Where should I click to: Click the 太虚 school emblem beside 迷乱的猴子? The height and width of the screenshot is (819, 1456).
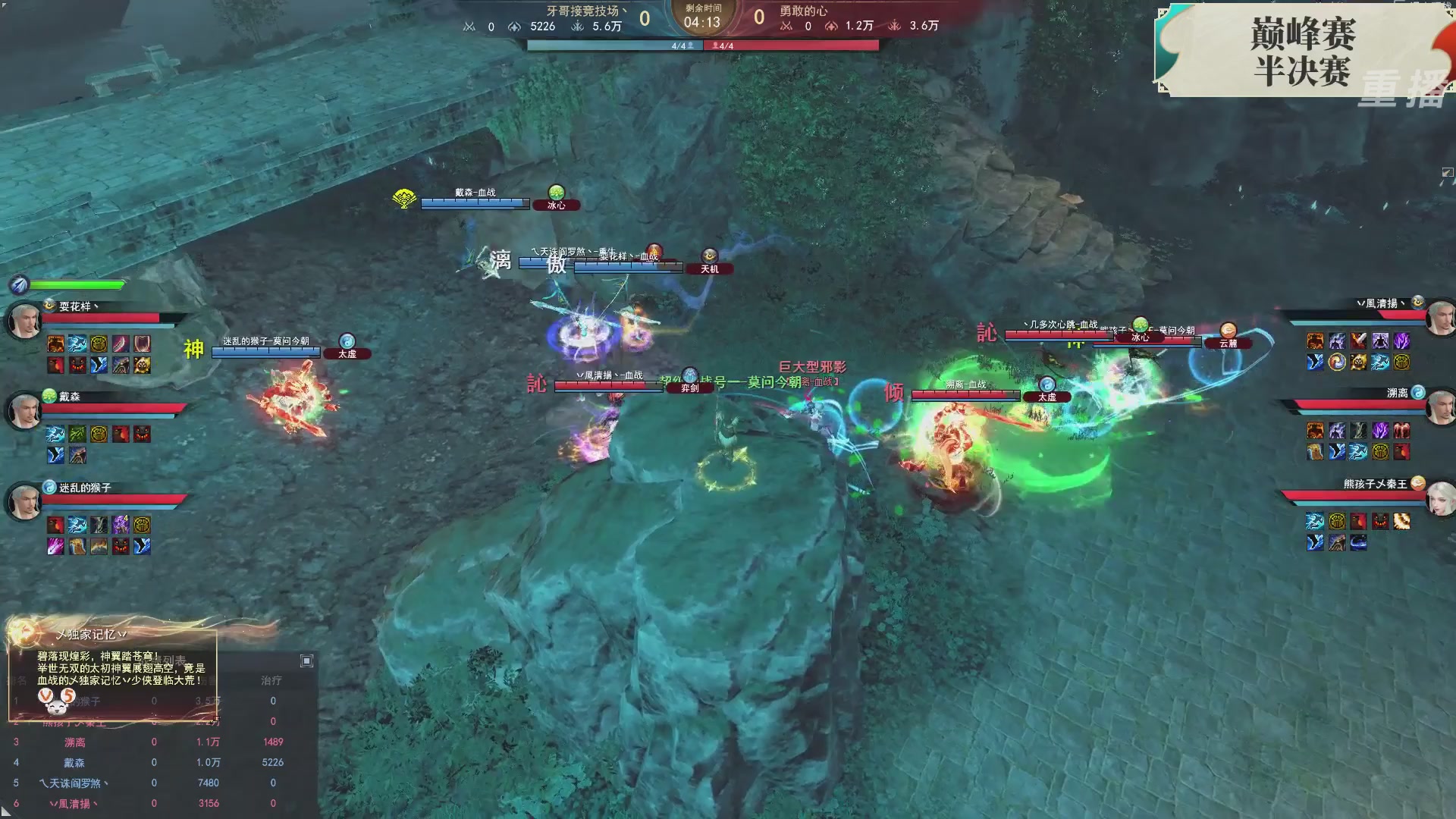(x=49, y=487)
